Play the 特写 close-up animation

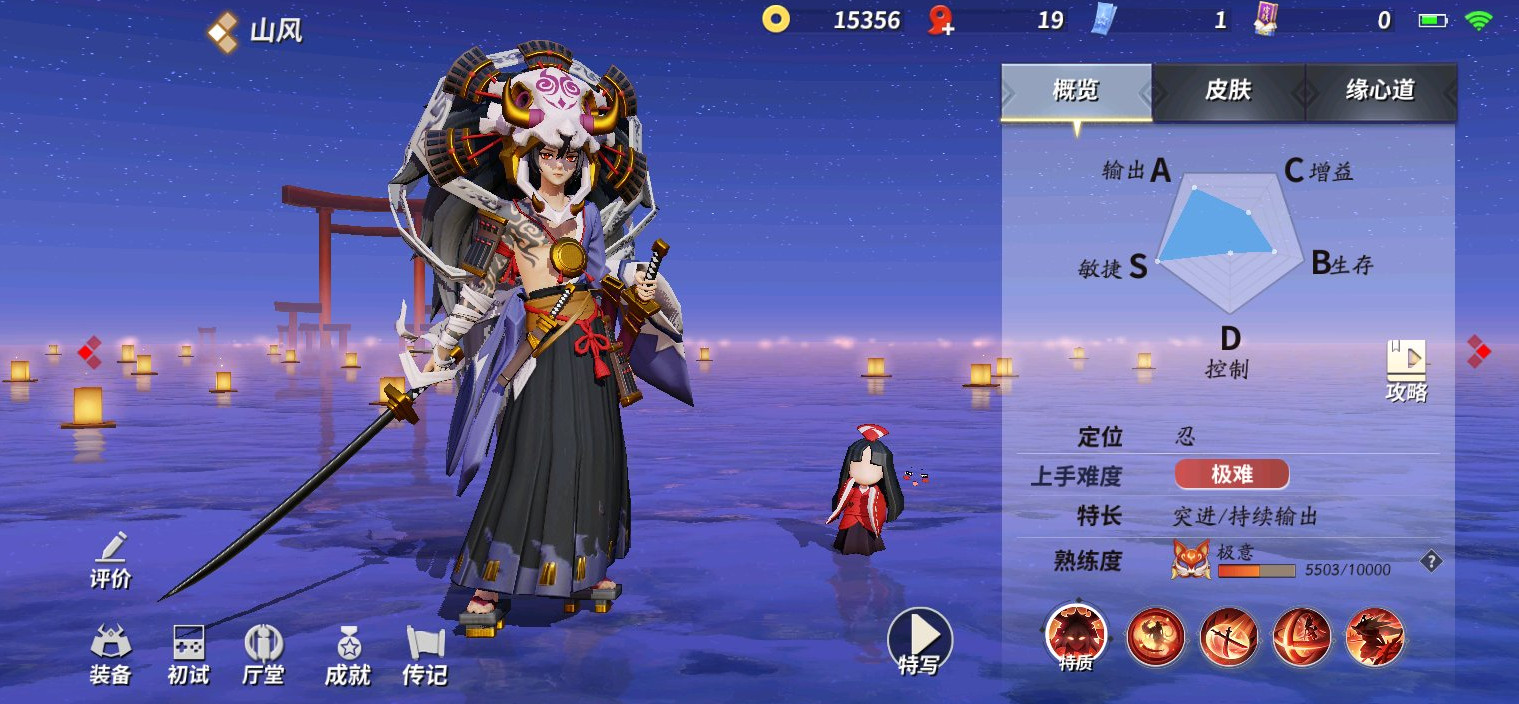(x=920, y=640)
